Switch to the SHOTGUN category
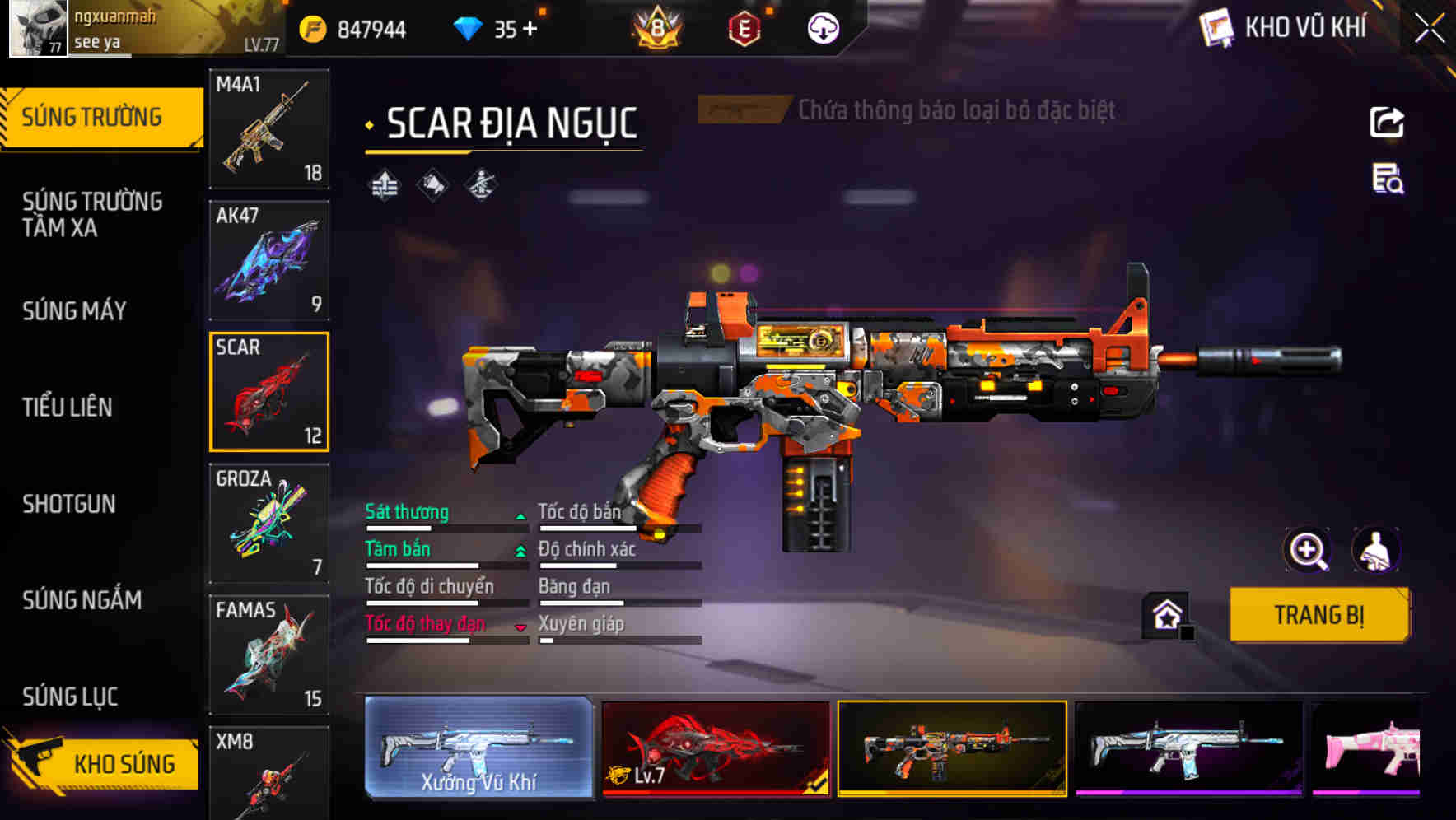This screenshot has width=1456, height=820. click(x=70, y=504)
